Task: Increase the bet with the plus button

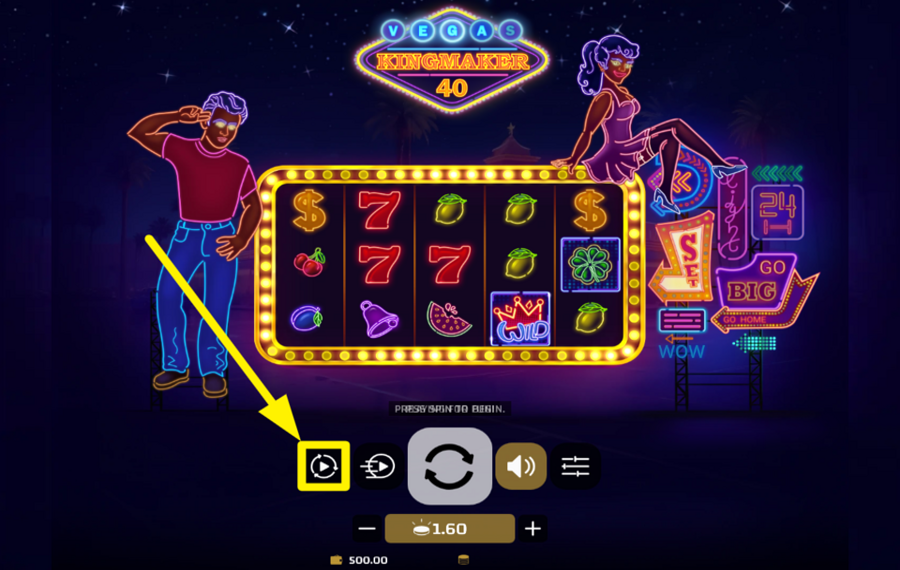Action: [533, 529]
